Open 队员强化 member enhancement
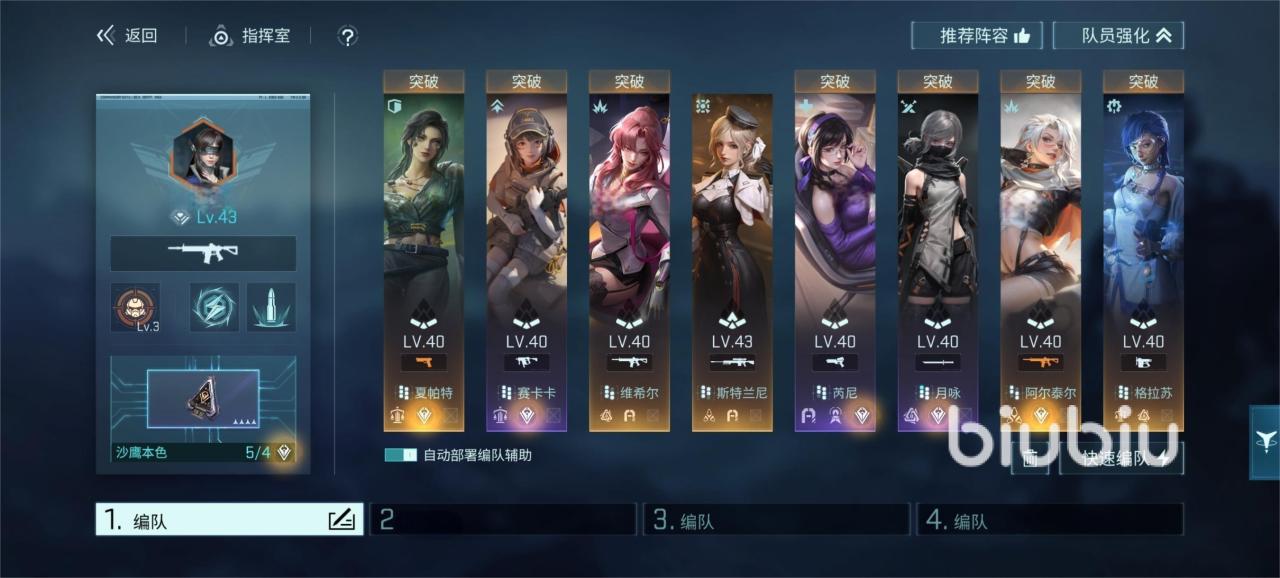1280x578 pixels. [1118, 36]
